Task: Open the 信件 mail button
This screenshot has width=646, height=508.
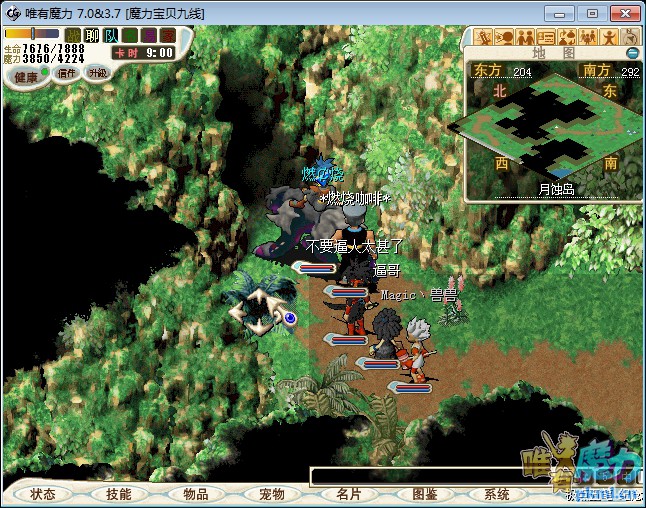Action: click(67, 73)
